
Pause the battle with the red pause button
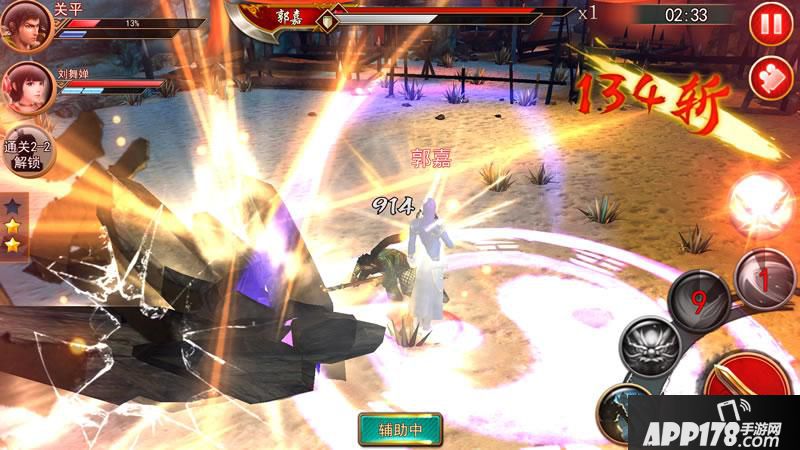(770, 22)
